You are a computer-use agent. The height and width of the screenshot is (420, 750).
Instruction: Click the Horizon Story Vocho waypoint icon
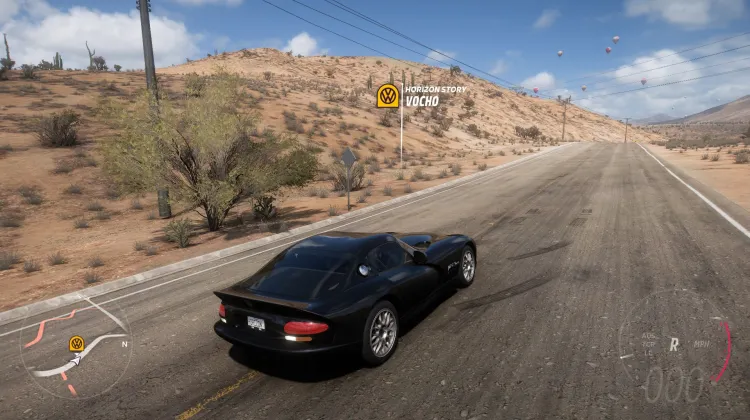click(388, 96)
